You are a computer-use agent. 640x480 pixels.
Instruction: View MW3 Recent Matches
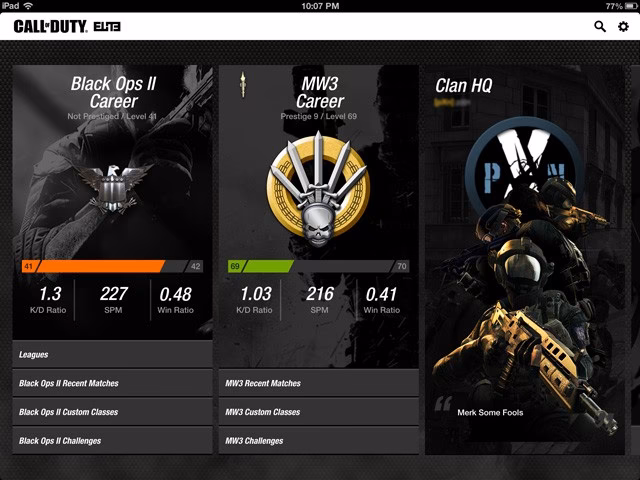[x=318, y=383]
